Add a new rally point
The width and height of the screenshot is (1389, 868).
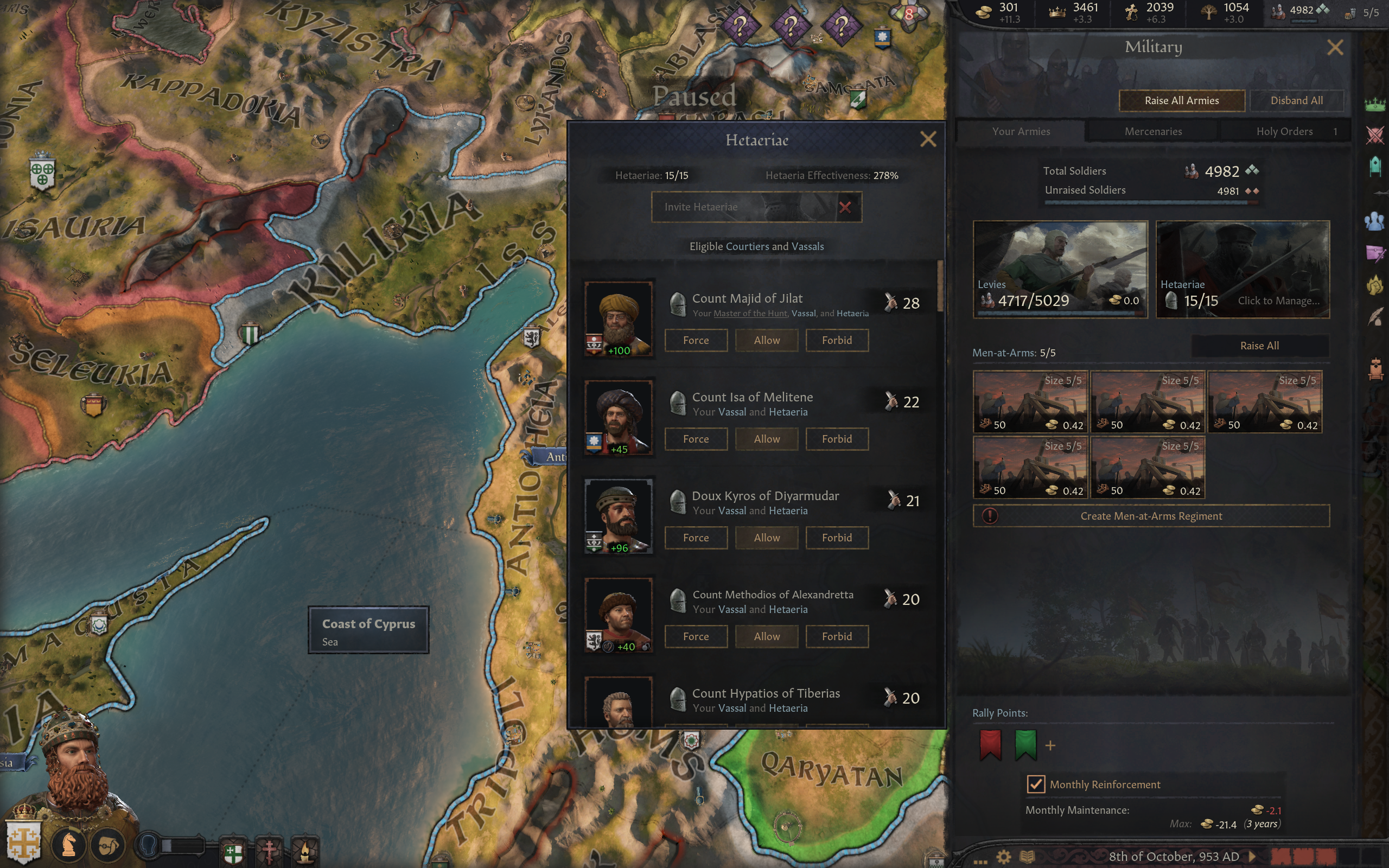pos(1050,746)
